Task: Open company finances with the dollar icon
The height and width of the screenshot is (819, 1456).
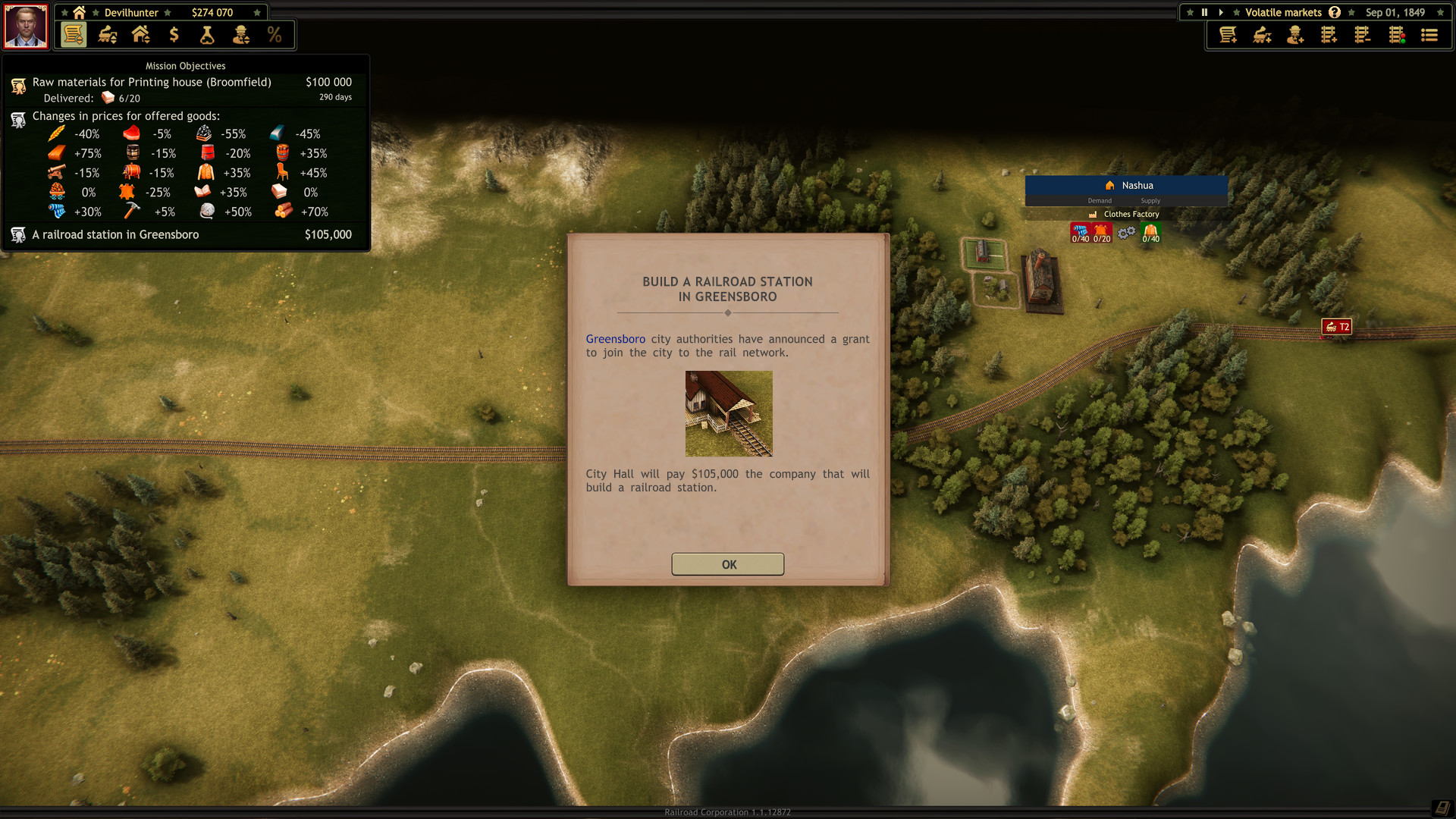Action: (x=174, y=35)
